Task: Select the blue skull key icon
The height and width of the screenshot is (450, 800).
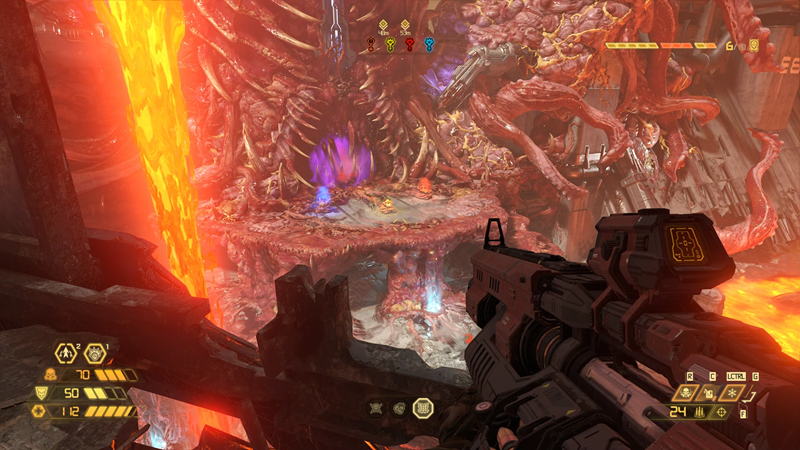Action: coord(429,44)
